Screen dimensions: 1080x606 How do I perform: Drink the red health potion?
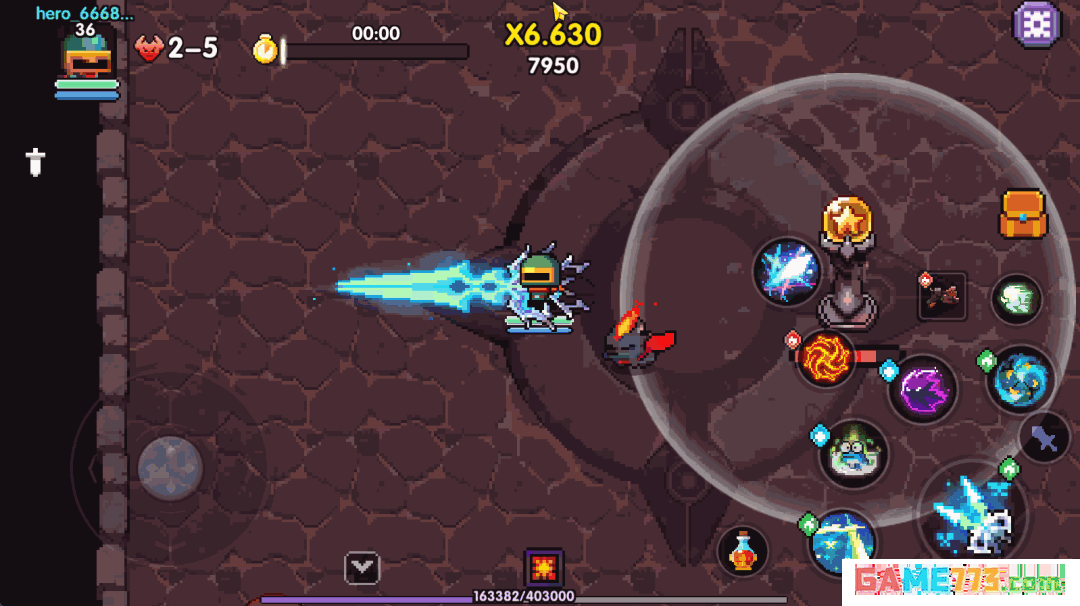[742, 550]
